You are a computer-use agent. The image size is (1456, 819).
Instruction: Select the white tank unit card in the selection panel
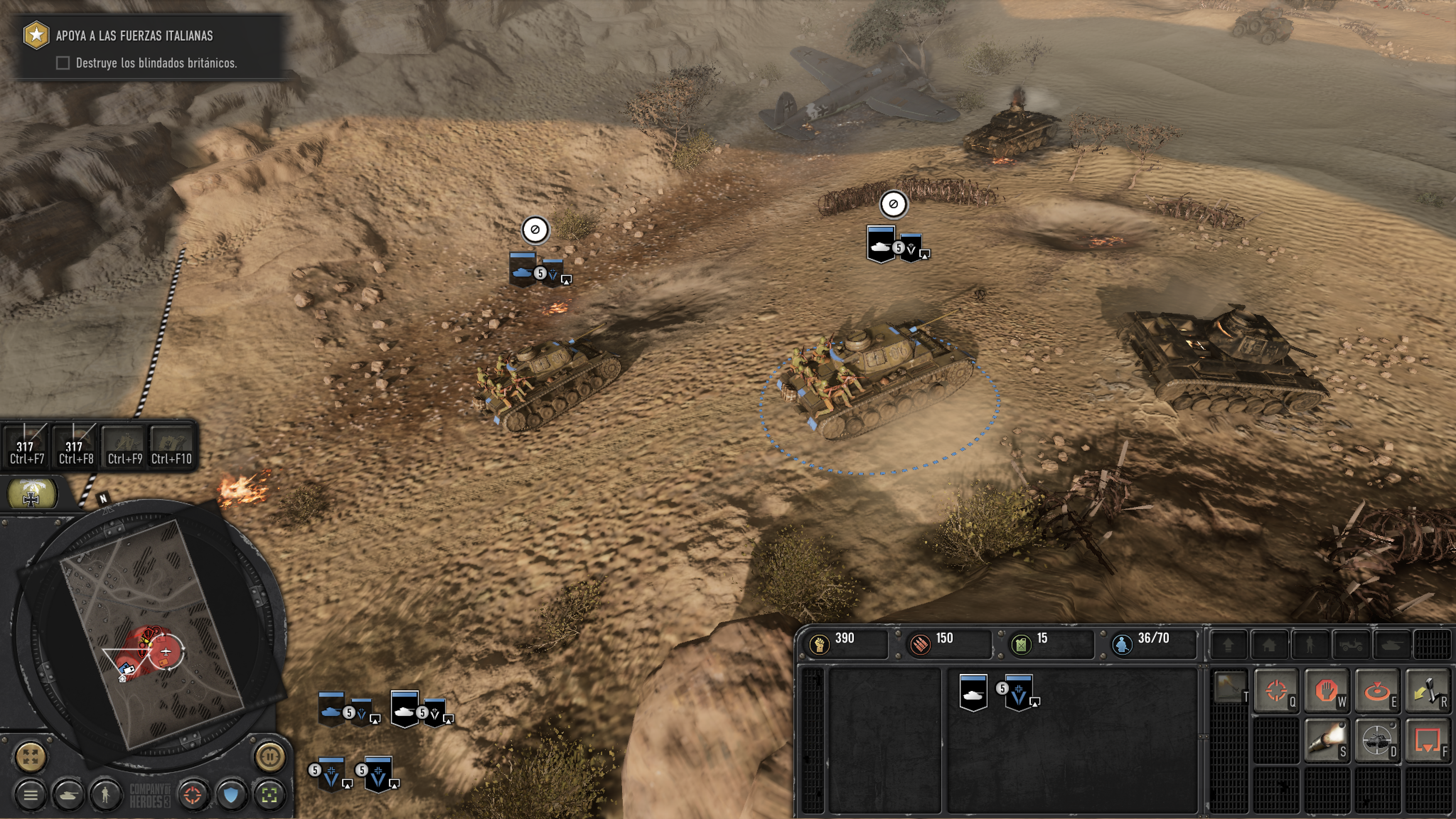[x=973, y=692]
